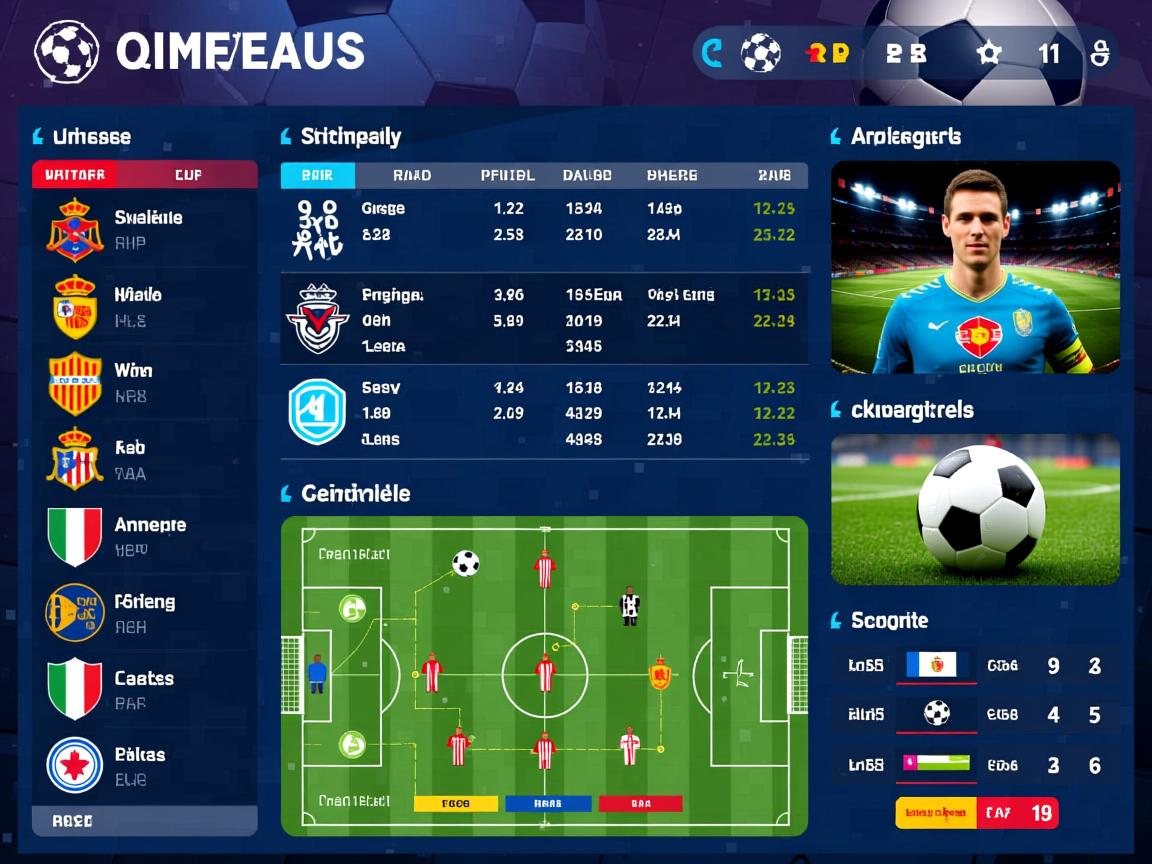1152x864 pixels.
Task: Open the Annepre team with Italian shield
Action: coord(145,536)
